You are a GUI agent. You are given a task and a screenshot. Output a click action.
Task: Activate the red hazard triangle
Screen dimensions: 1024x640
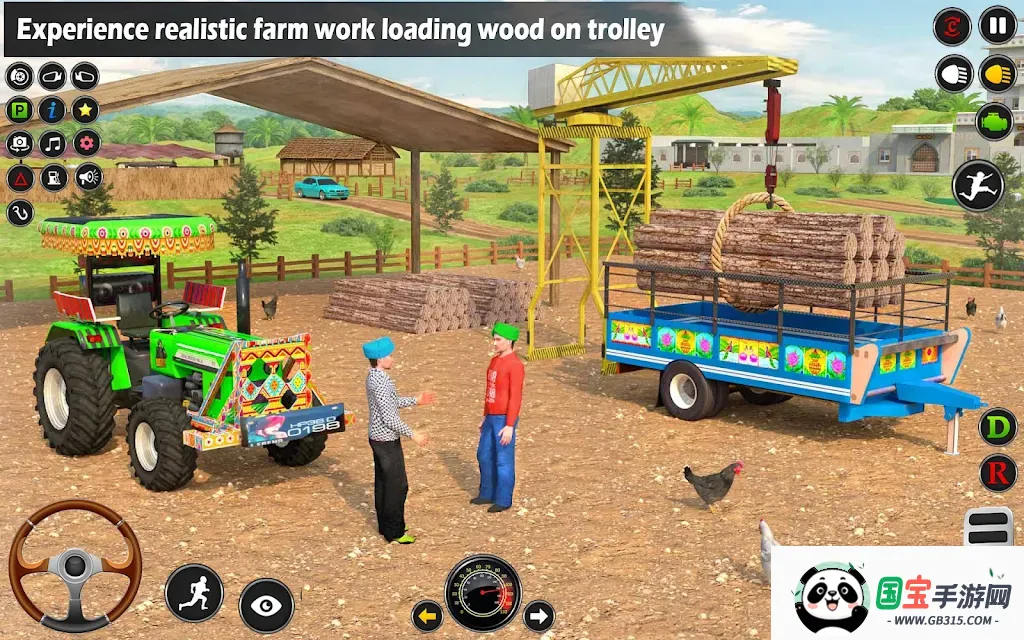[19, 178]
